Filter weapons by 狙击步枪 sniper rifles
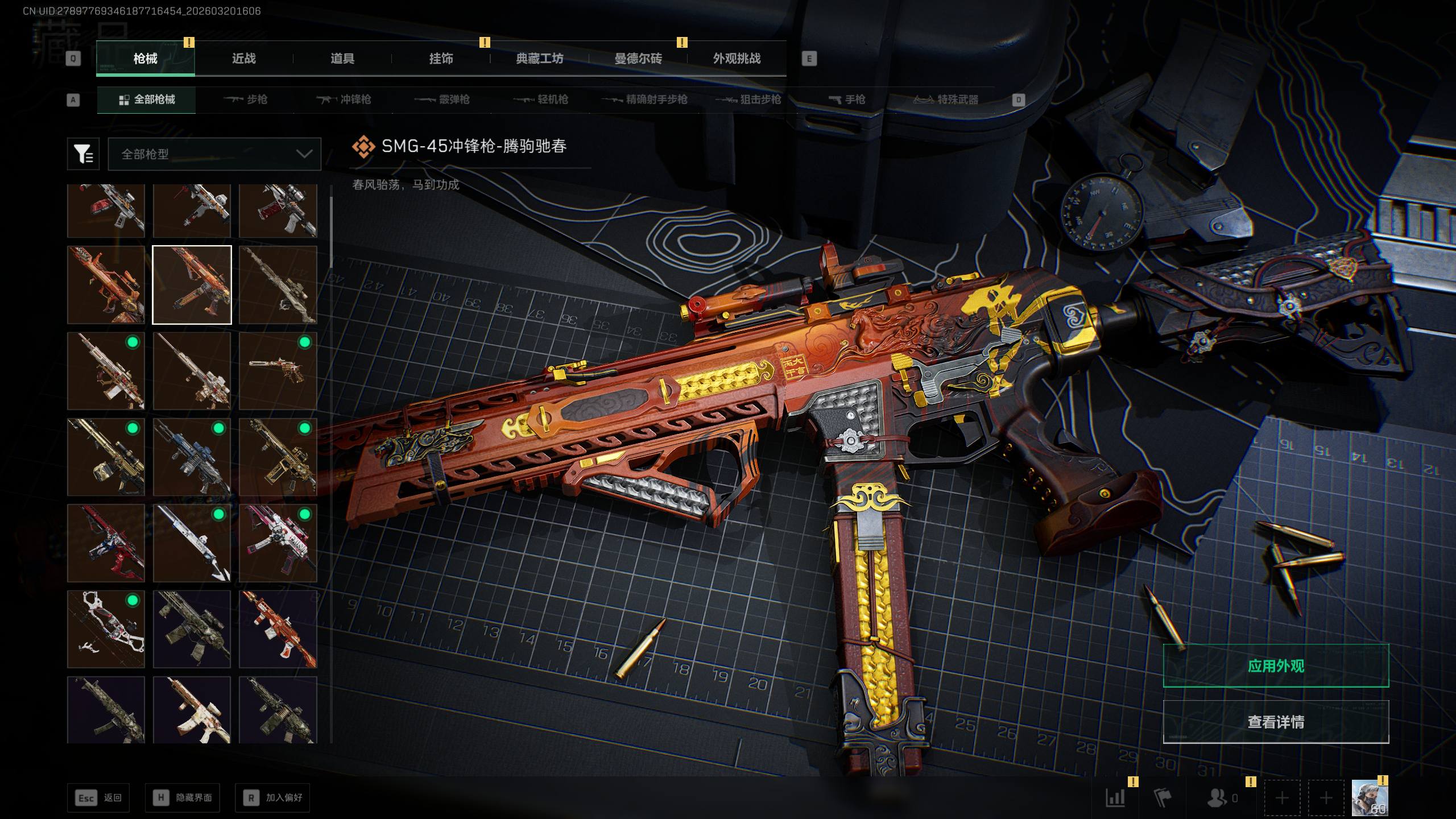 pyautogui.click(x=748, y=100)
